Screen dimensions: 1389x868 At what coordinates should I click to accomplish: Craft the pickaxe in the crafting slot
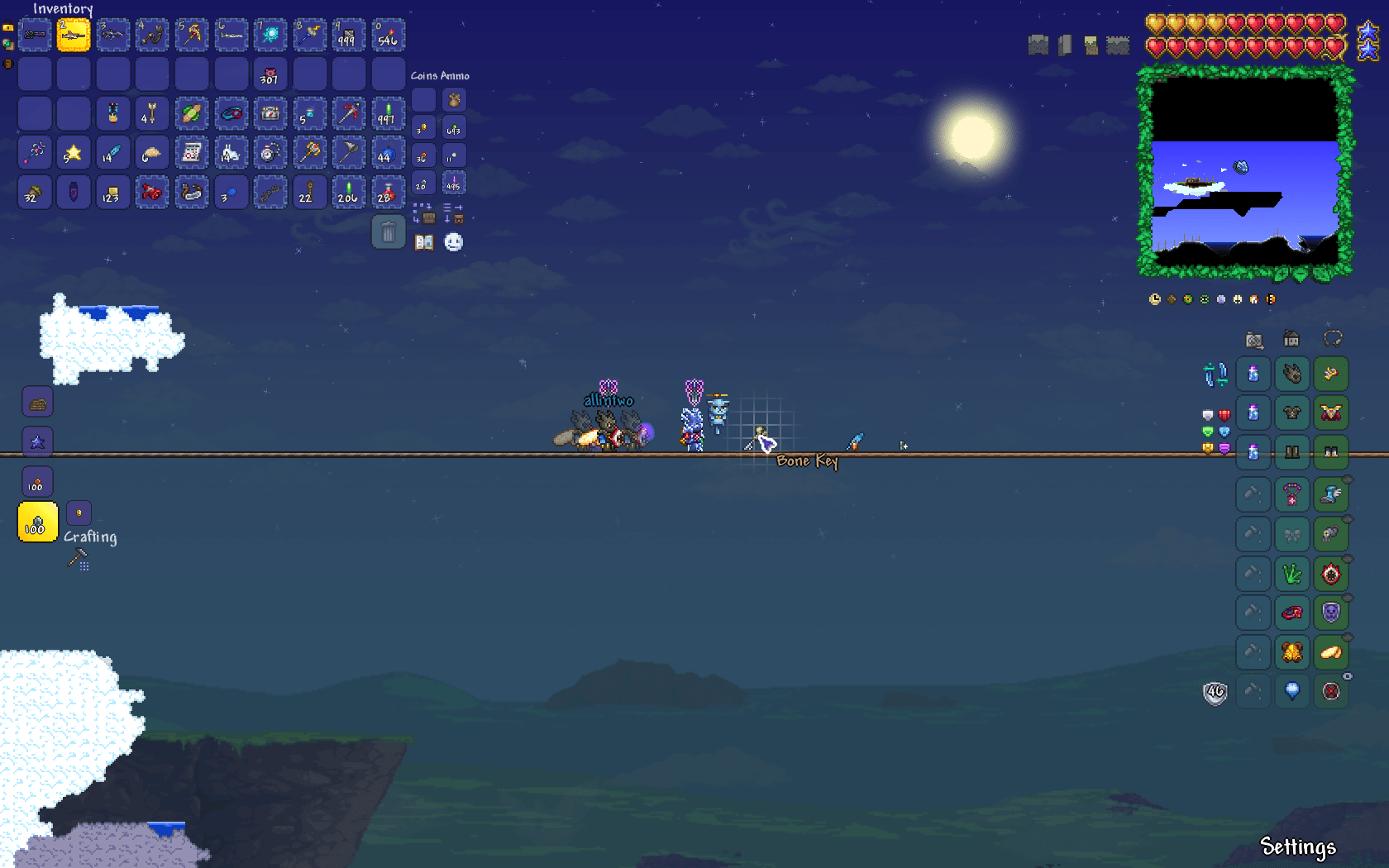76,556
